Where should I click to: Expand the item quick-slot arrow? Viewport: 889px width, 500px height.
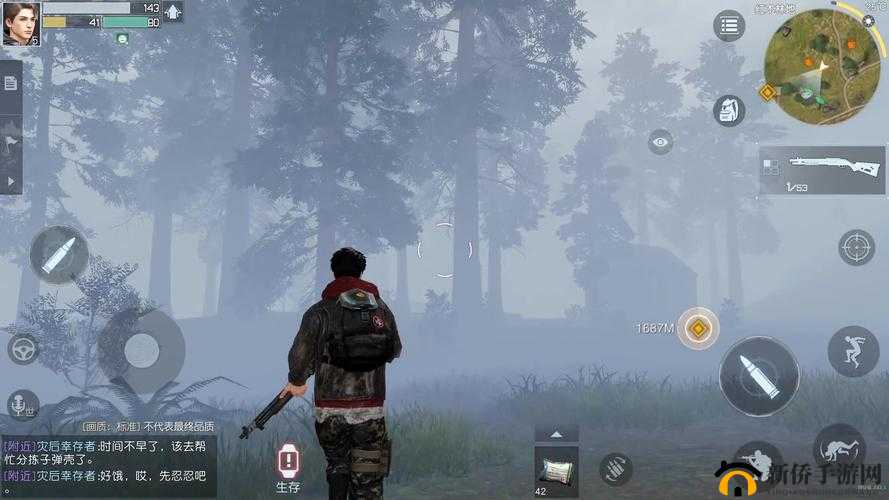pos(557,434)
